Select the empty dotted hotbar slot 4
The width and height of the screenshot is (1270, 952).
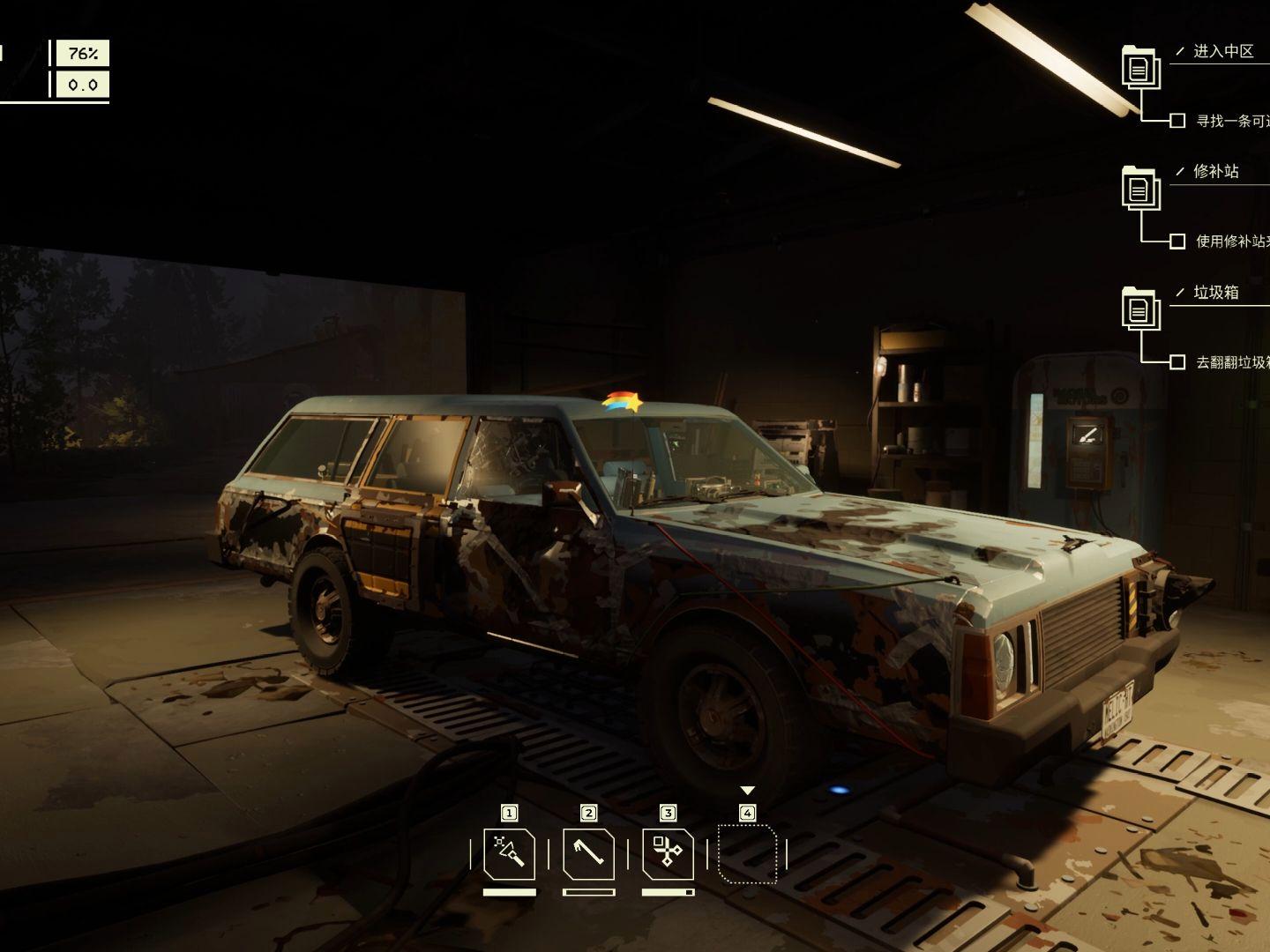(747, 853)
